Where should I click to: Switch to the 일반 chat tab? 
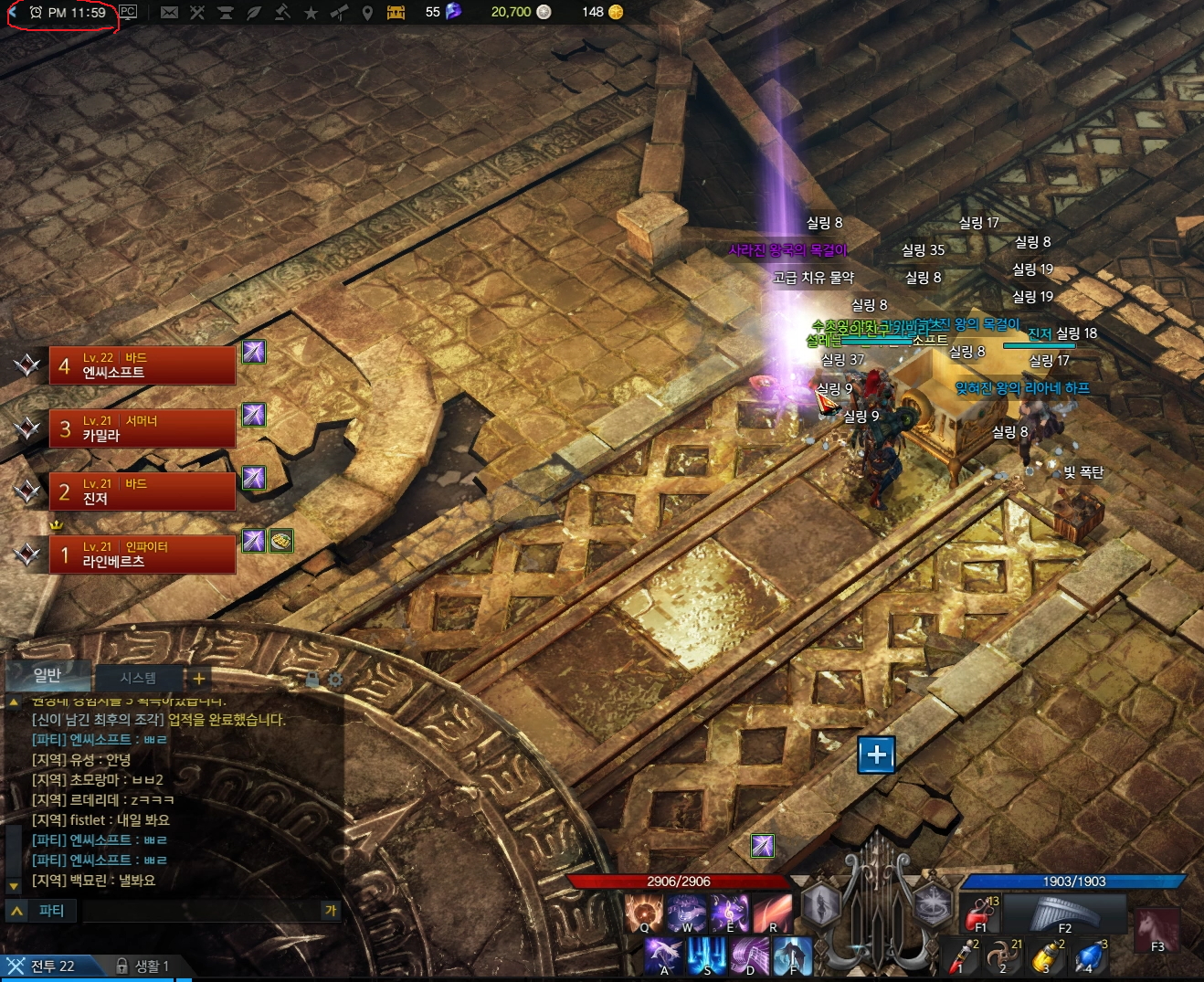point(48,675)
